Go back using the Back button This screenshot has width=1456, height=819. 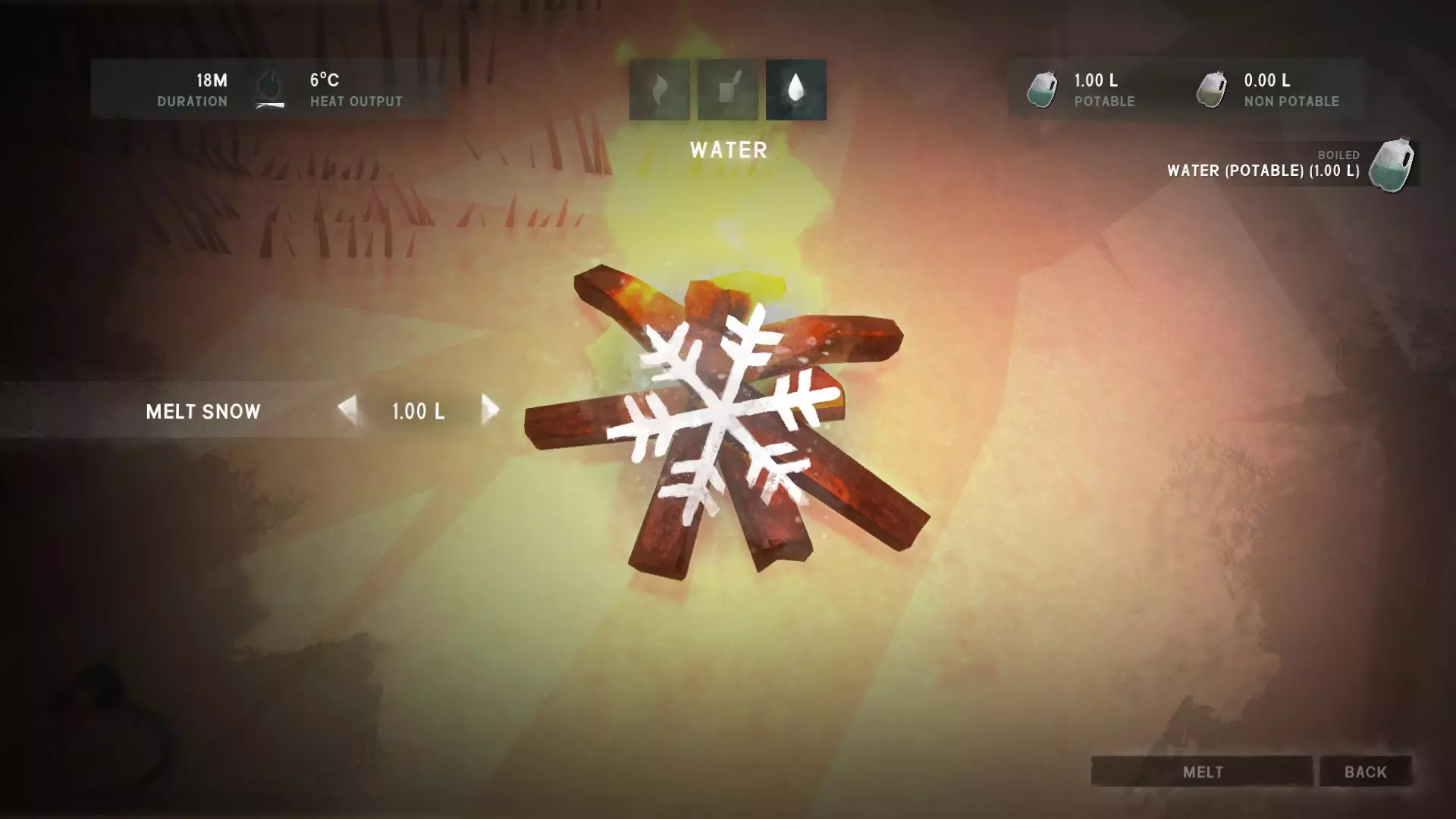[1365, 771]
